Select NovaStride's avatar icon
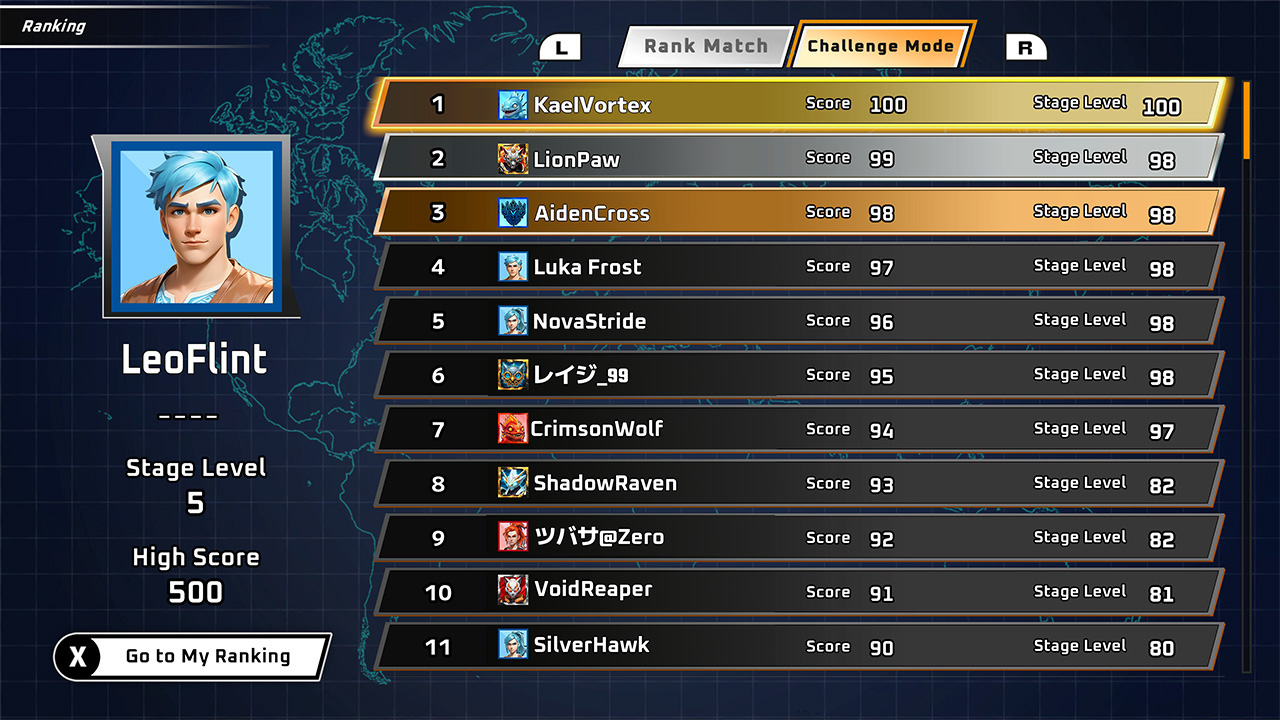The image size is (1280, 720). pos(512,321)
